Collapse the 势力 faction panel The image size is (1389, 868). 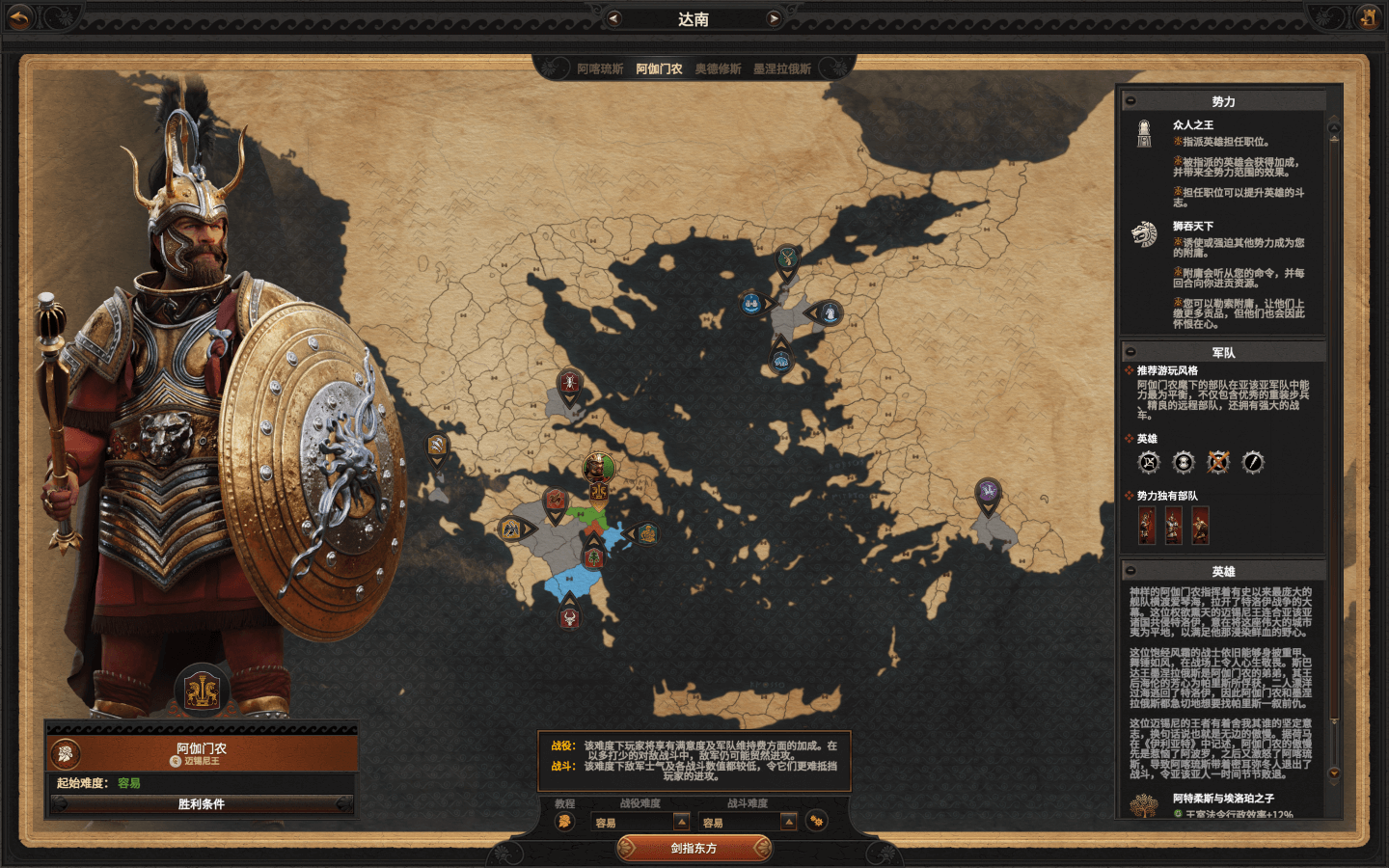pyautogui.click(x=1130, y=101)
